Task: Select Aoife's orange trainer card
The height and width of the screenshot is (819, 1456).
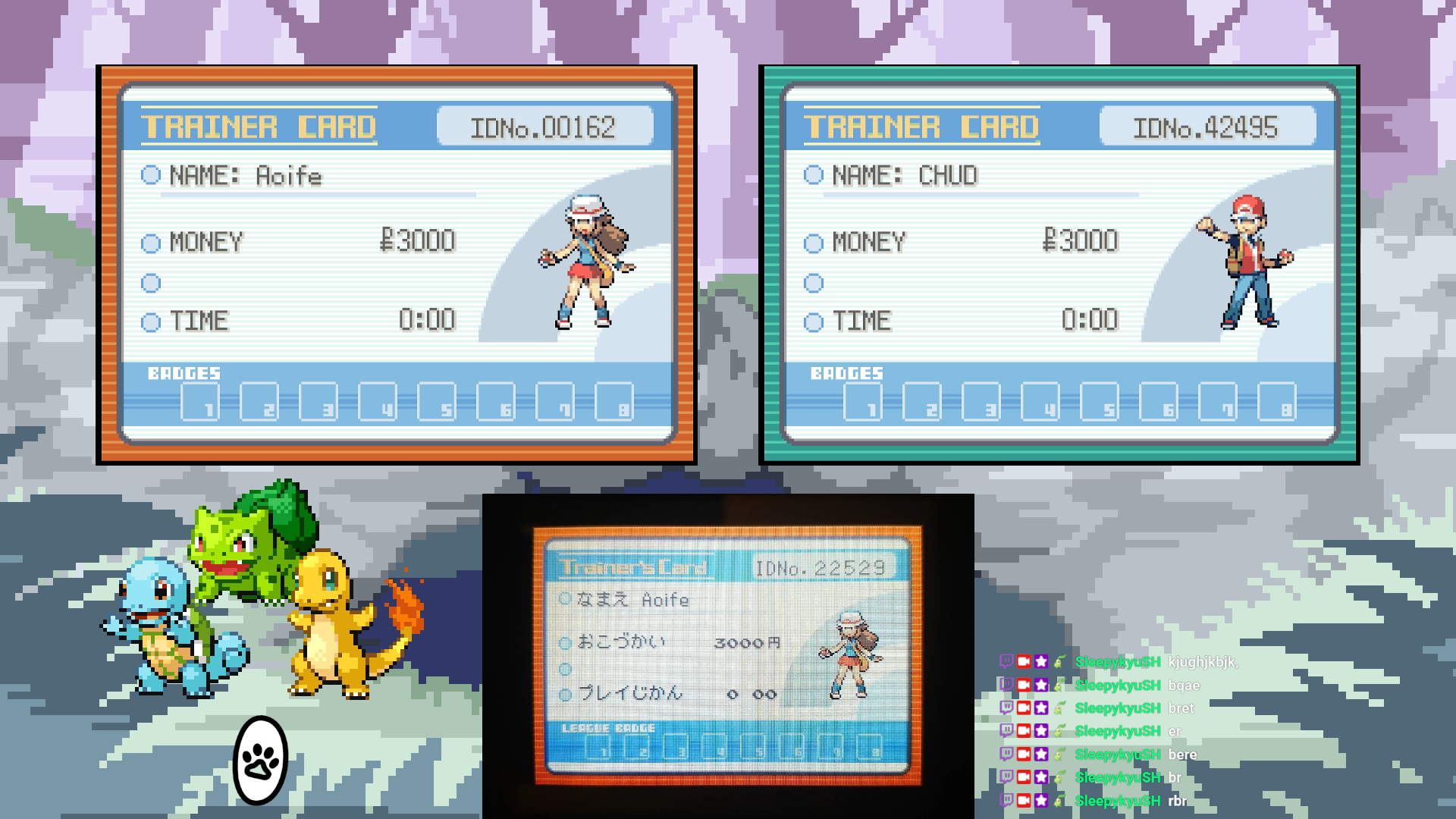Action: coord(397,264)
